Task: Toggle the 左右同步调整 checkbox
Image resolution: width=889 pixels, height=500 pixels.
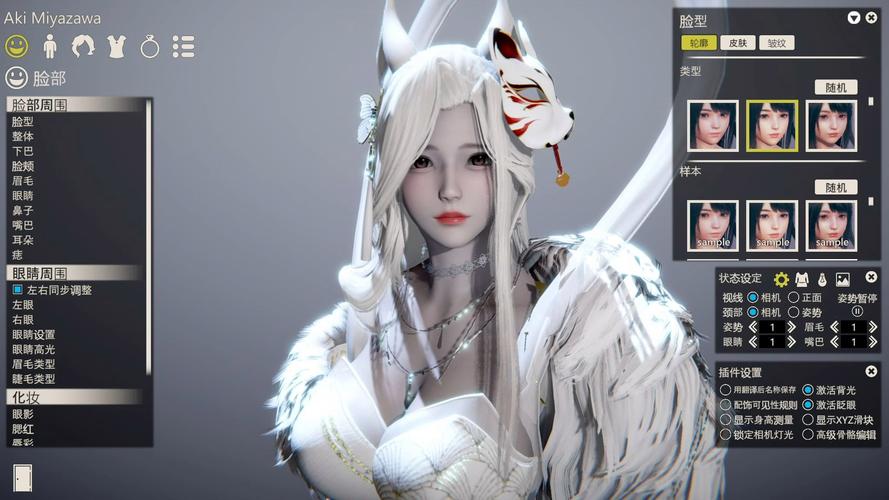Action: [17, 289]
